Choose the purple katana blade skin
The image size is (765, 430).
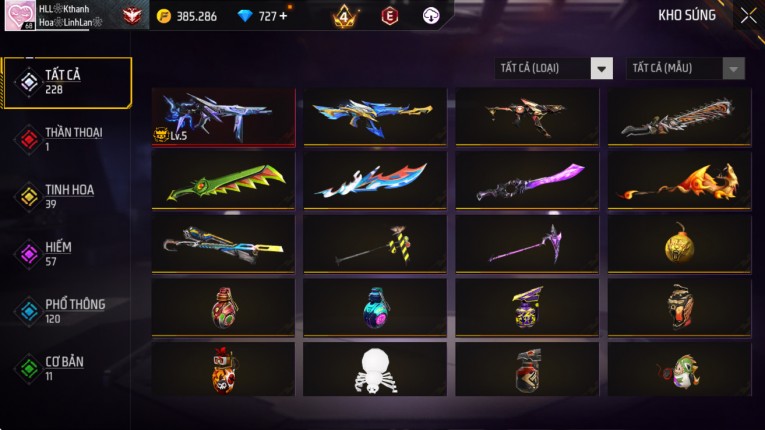click(x=527, y=181)
